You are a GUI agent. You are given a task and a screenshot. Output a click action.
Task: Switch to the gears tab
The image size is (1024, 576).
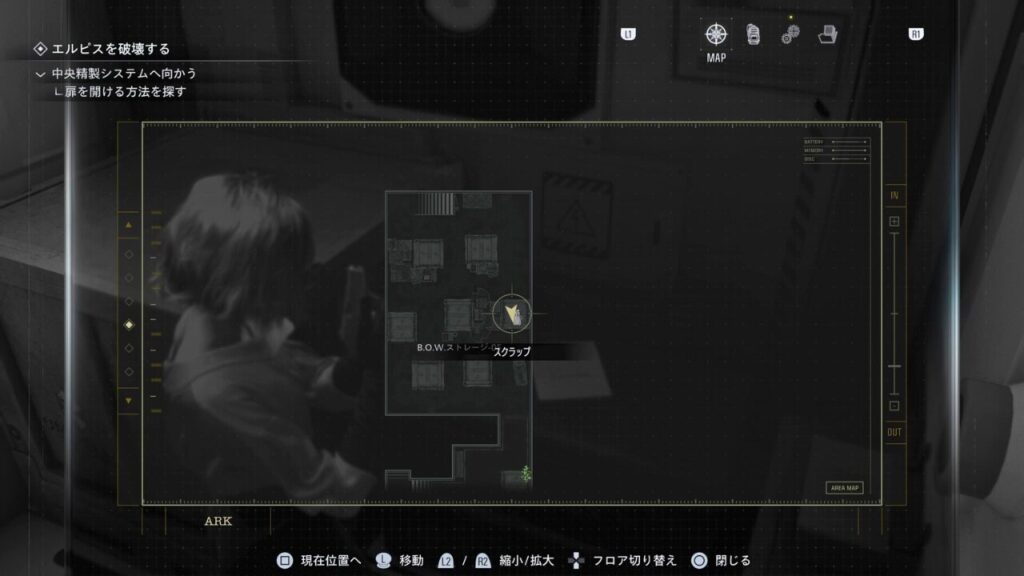coord(790,35)
